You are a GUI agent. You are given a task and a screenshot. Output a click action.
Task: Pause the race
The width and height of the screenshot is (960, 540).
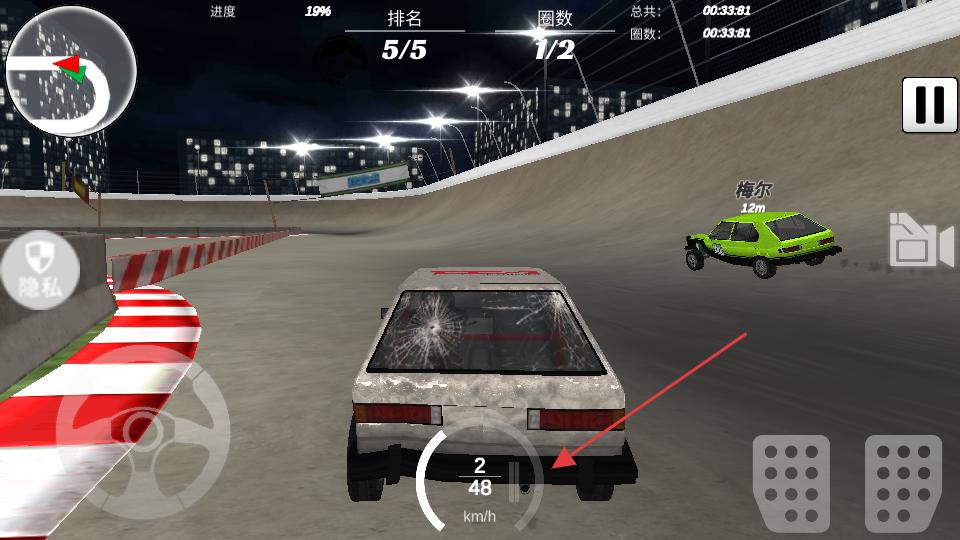pos(929,105)
